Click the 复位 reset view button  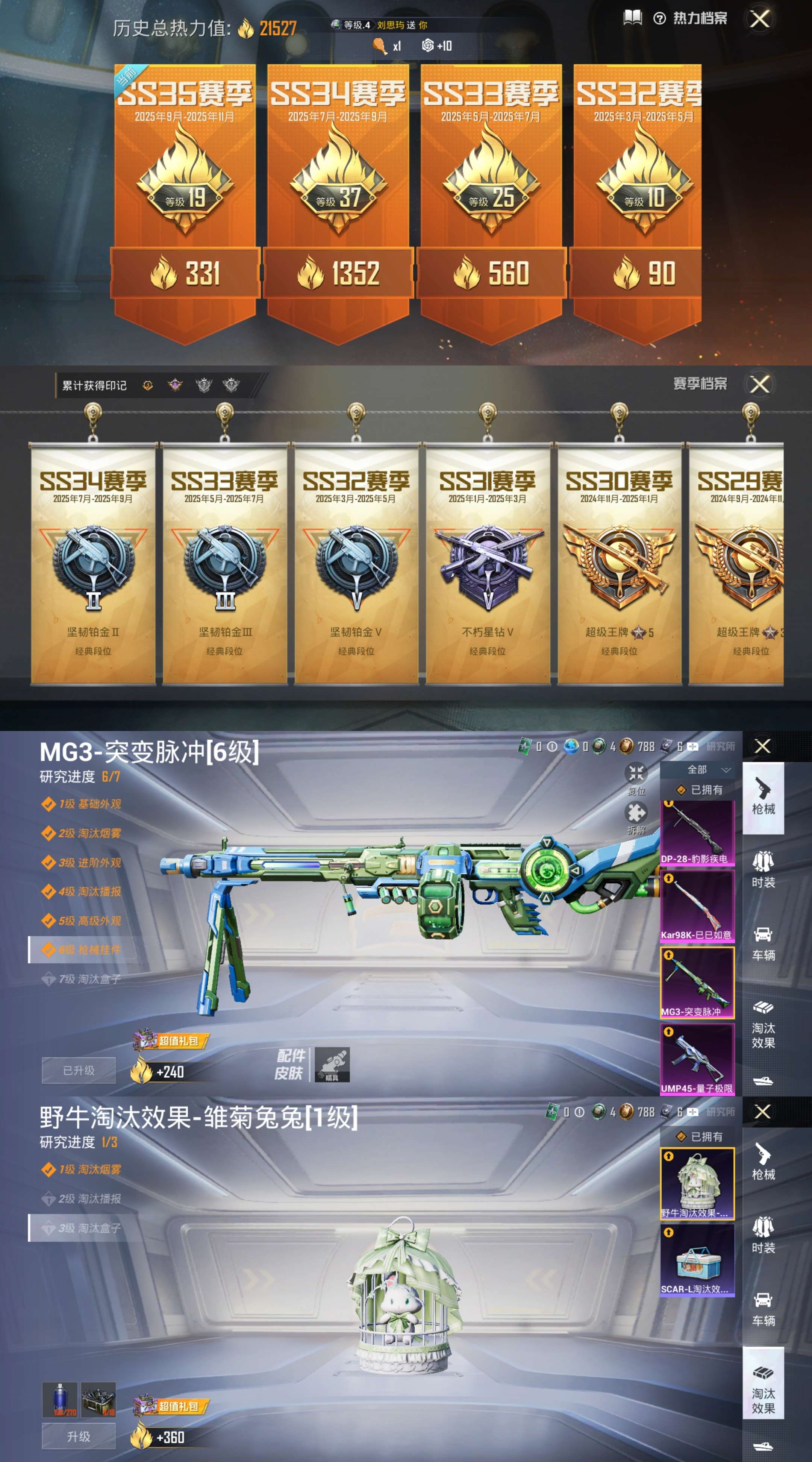[x=636, y=778]
